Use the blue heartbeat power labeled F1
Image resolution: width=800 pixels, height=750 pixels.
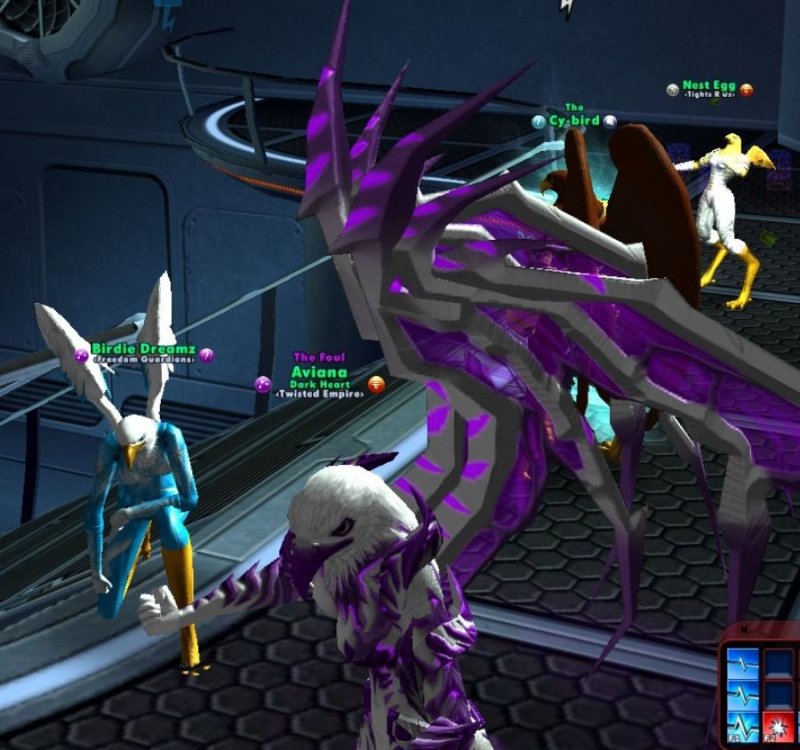point(743,727)
